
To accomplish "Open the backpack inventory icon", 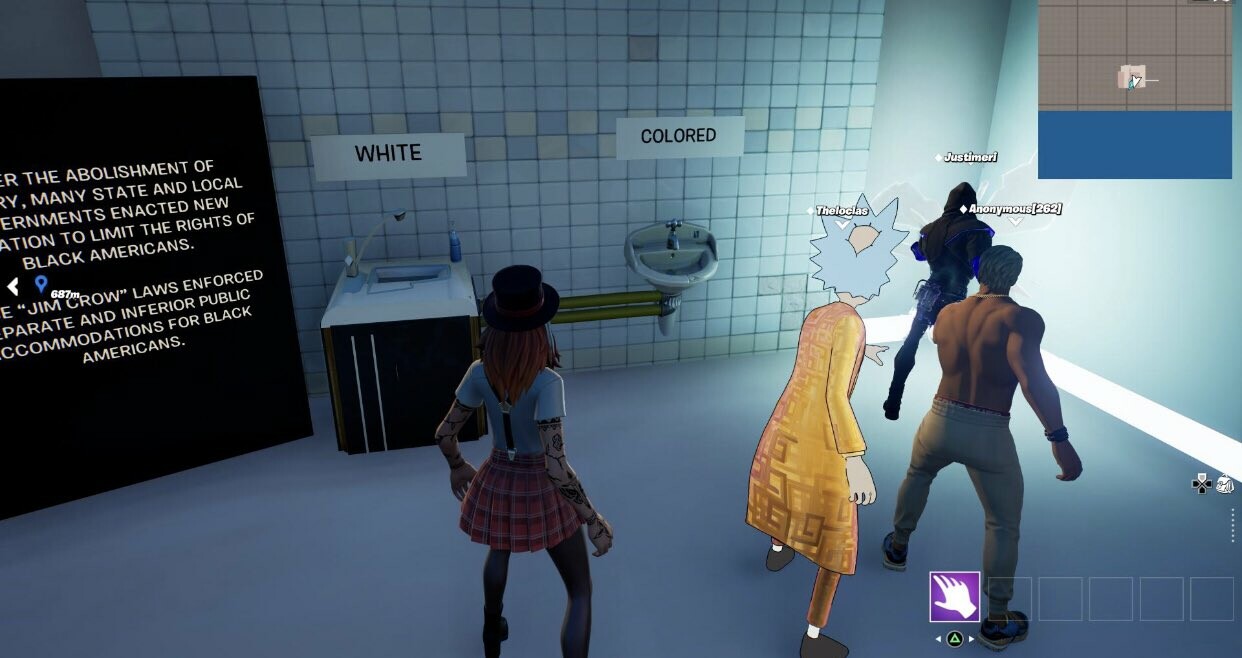I will tap(1225, 484).
